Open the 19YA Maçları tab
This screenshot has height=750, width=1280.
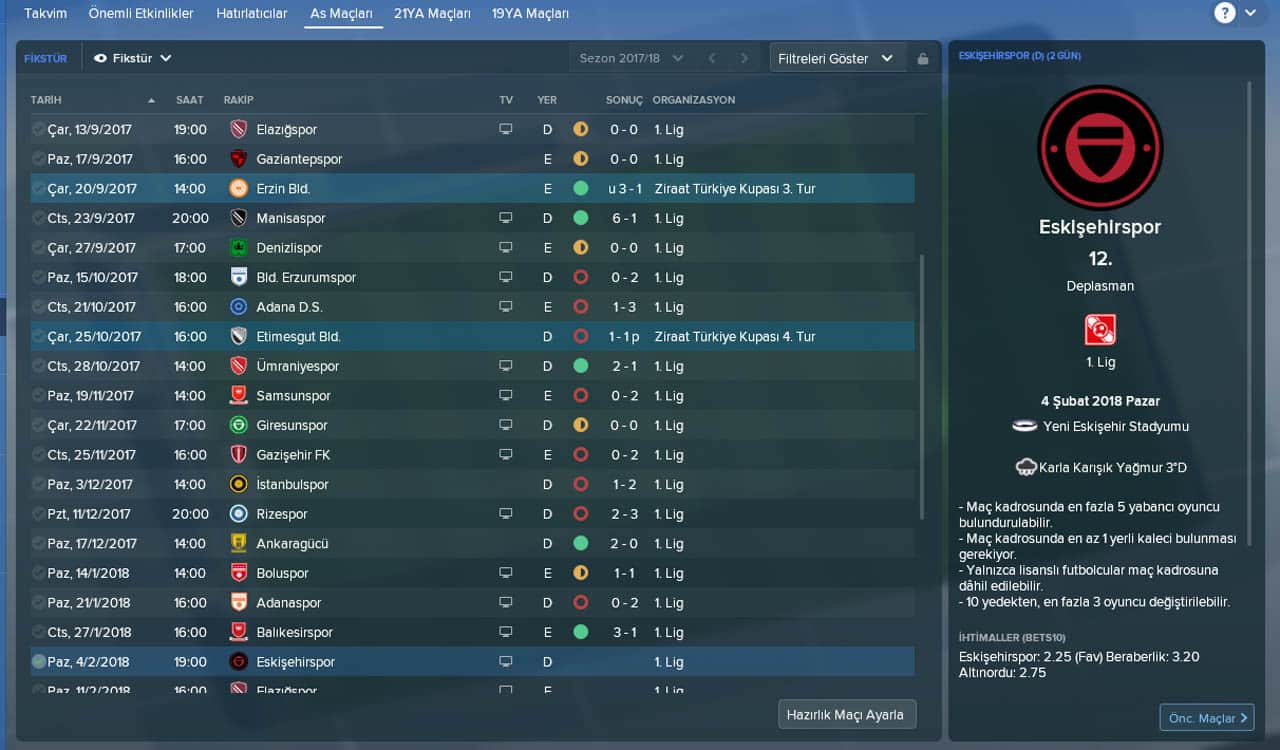(530, 14)
